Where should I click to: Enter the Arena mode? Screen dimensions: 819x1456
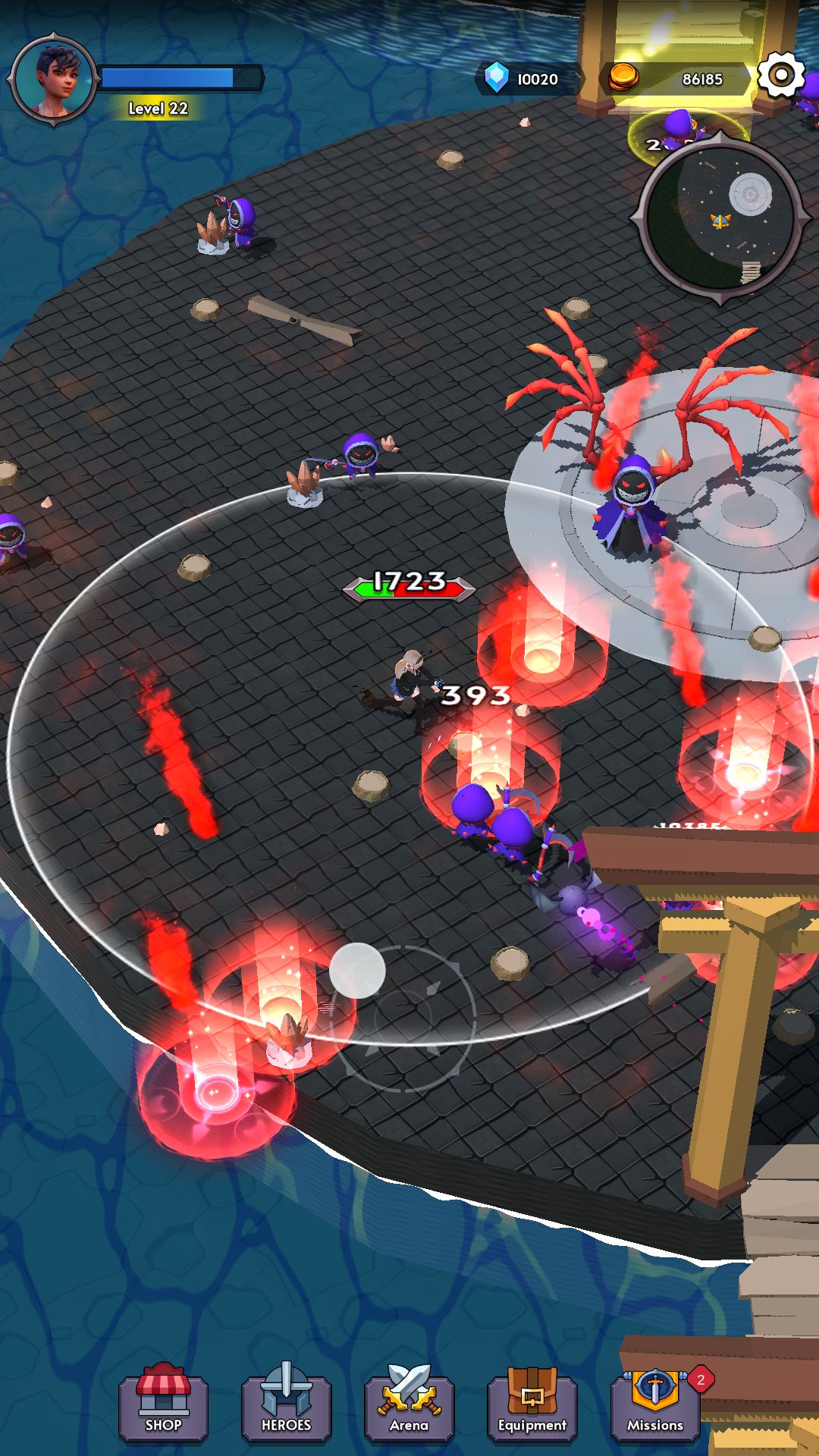(409, 1405)
